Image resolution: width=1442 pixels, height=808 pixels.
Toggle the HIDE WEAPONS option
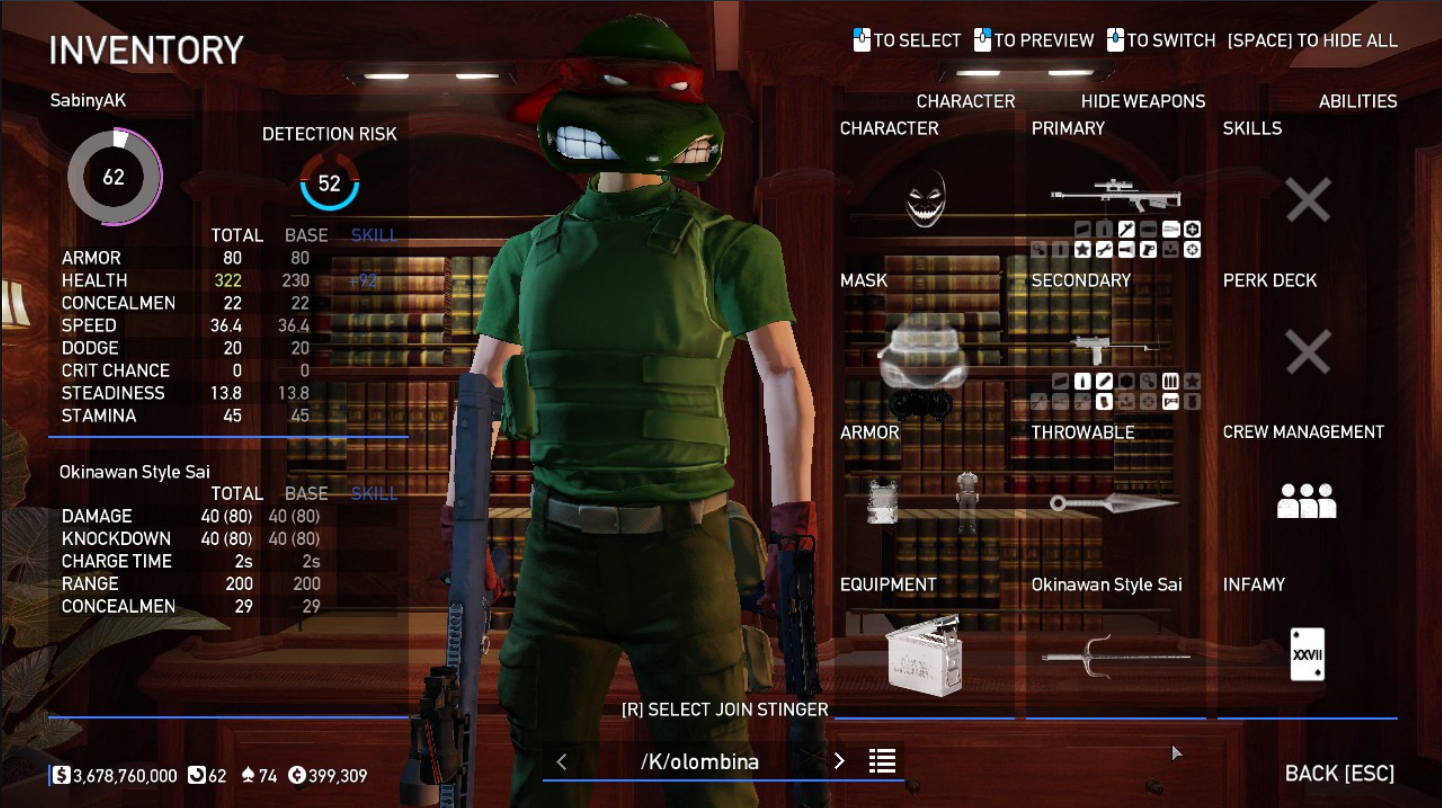point(1142,101)
